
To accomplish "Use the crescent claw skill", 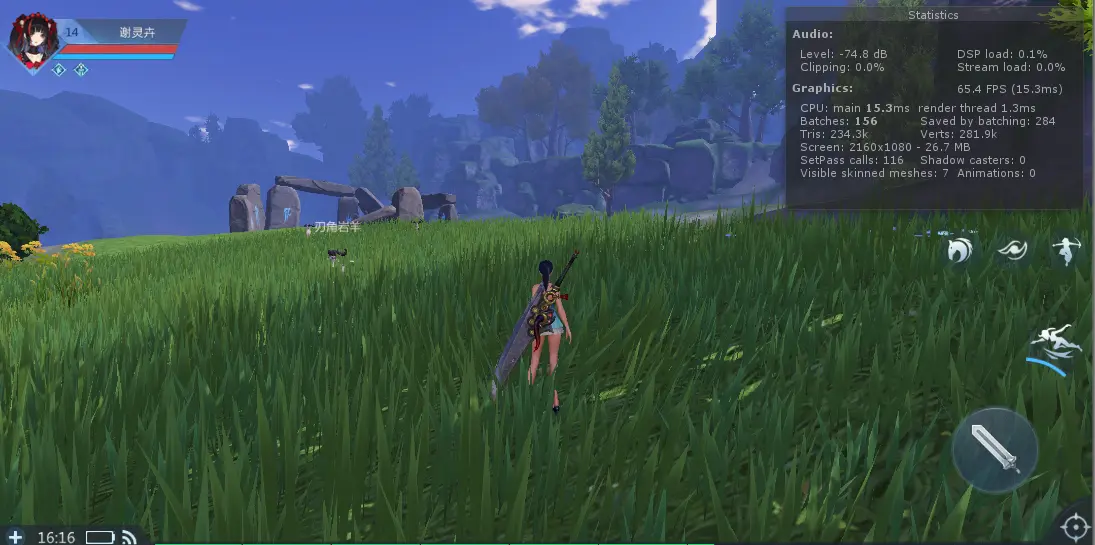I will pos(960,250).
